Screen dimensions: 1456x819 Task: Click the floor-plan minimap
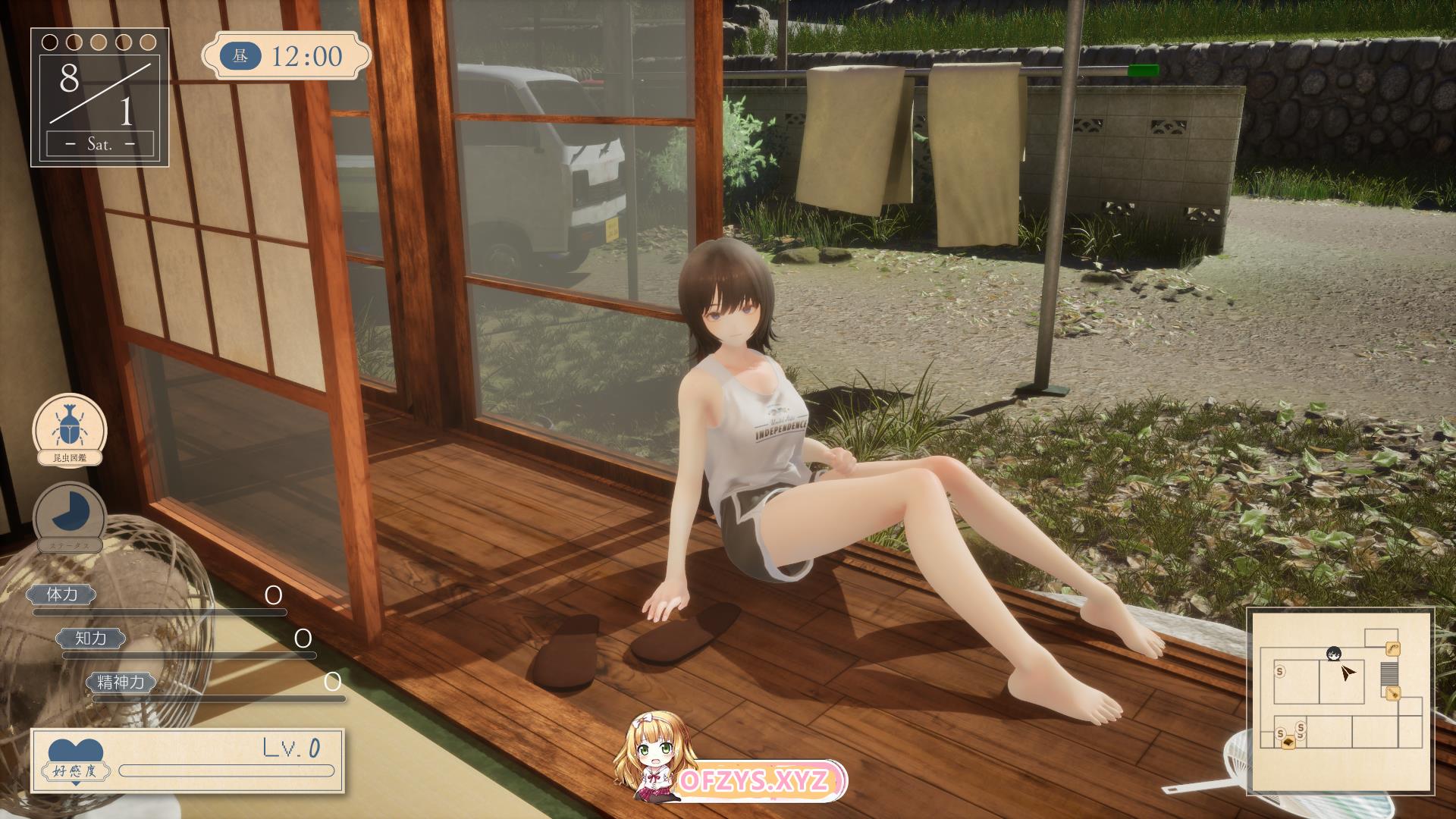tap(1341, 701)
